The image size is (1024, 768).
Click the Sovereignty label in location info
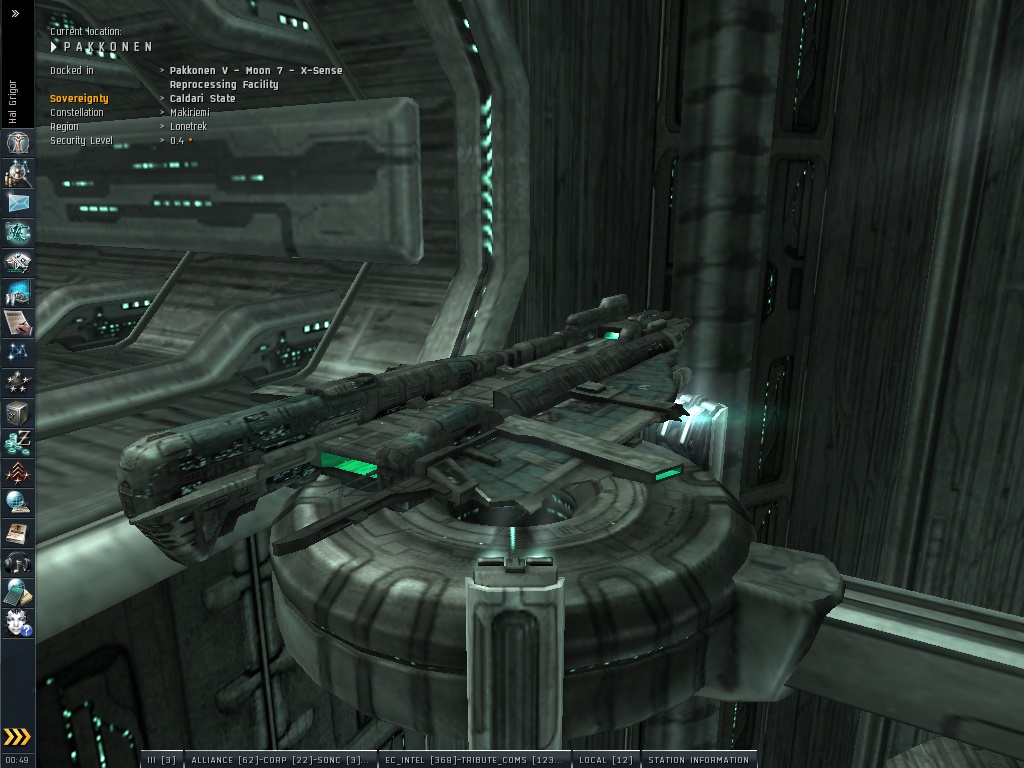click(x=79, y=99)
